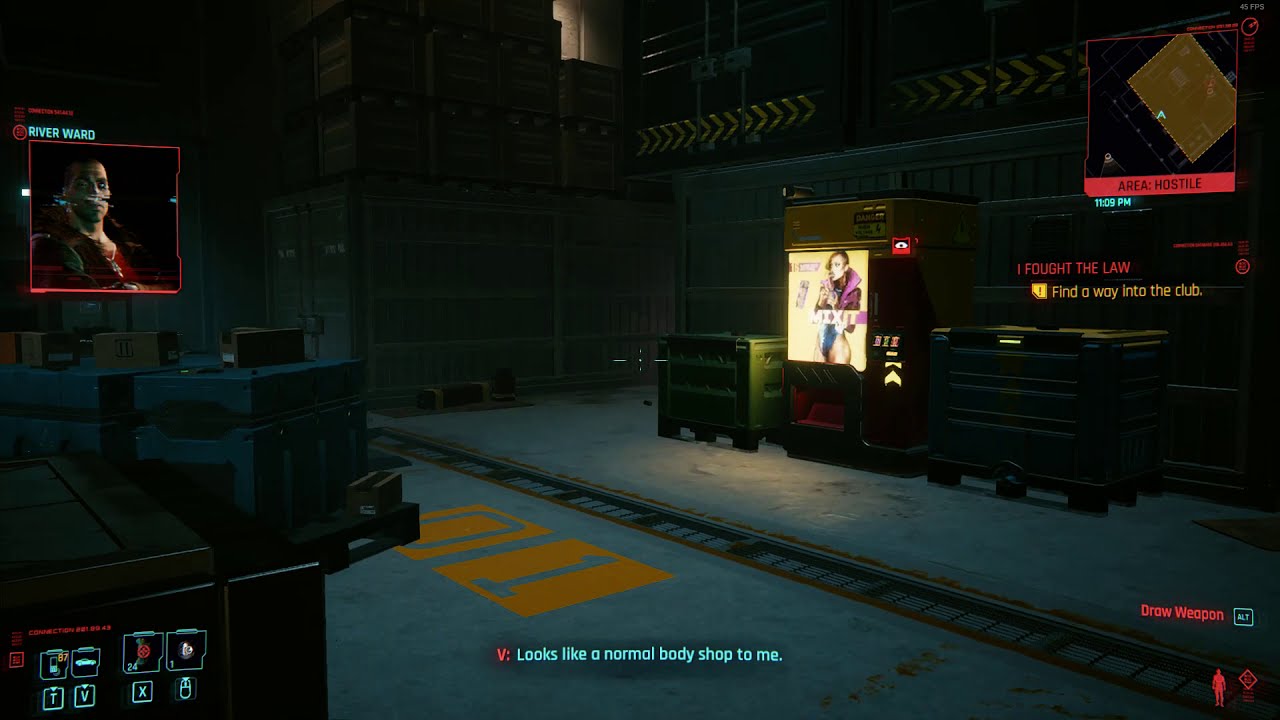Click the vehicle summon icon
1280x720 pixels.
85,661
